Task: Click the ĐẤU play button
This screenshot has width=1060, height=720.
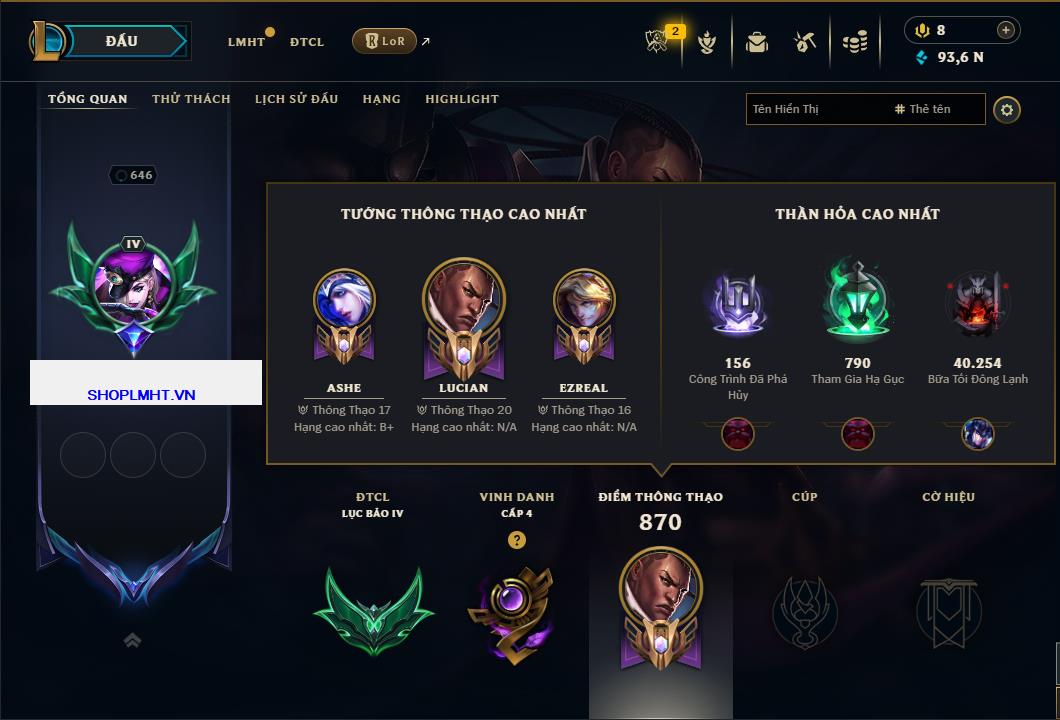Action: tap(122, 41)
